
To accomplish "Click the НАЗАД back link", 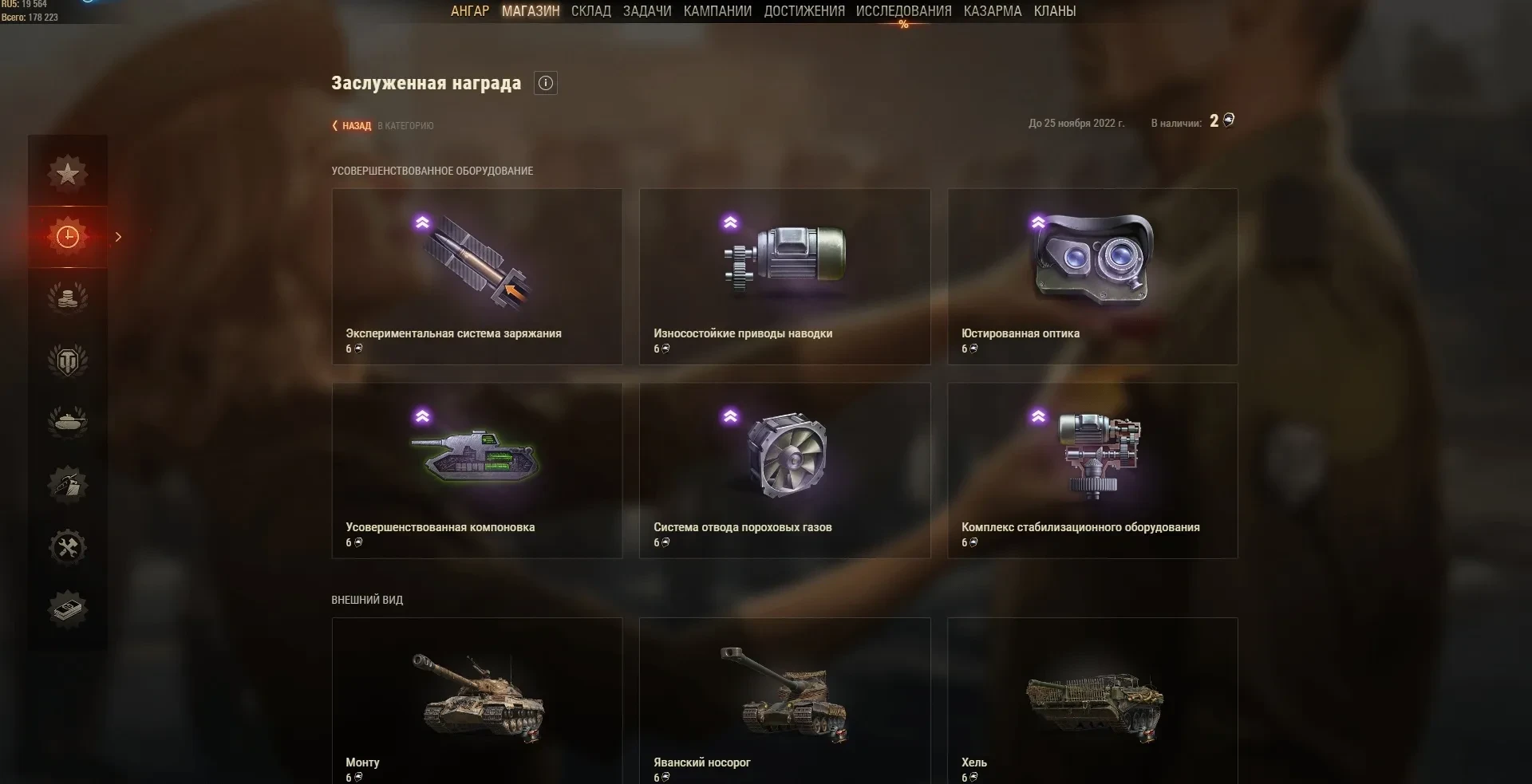I will click(353, 125).
